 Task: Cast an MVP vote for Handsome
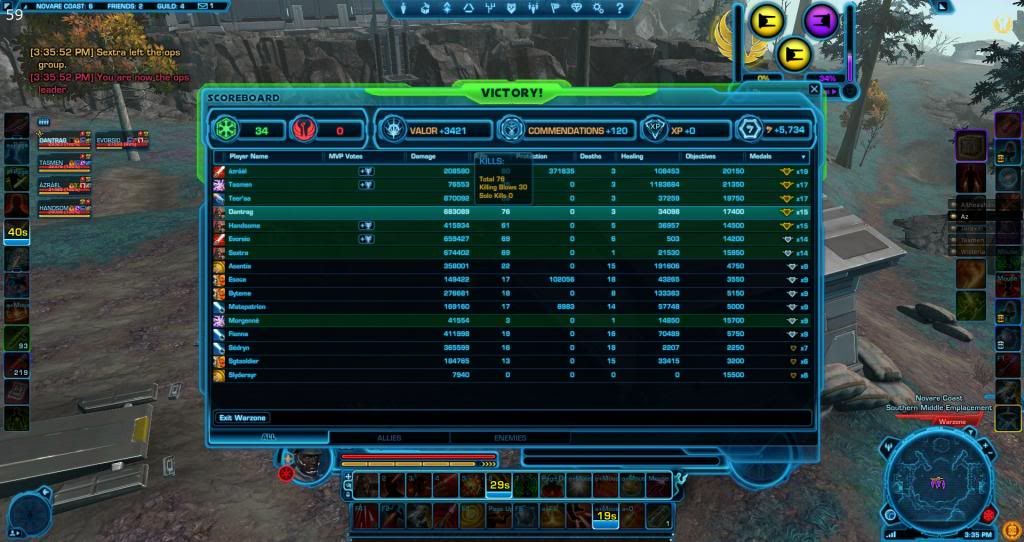click(x=366, y=226)
